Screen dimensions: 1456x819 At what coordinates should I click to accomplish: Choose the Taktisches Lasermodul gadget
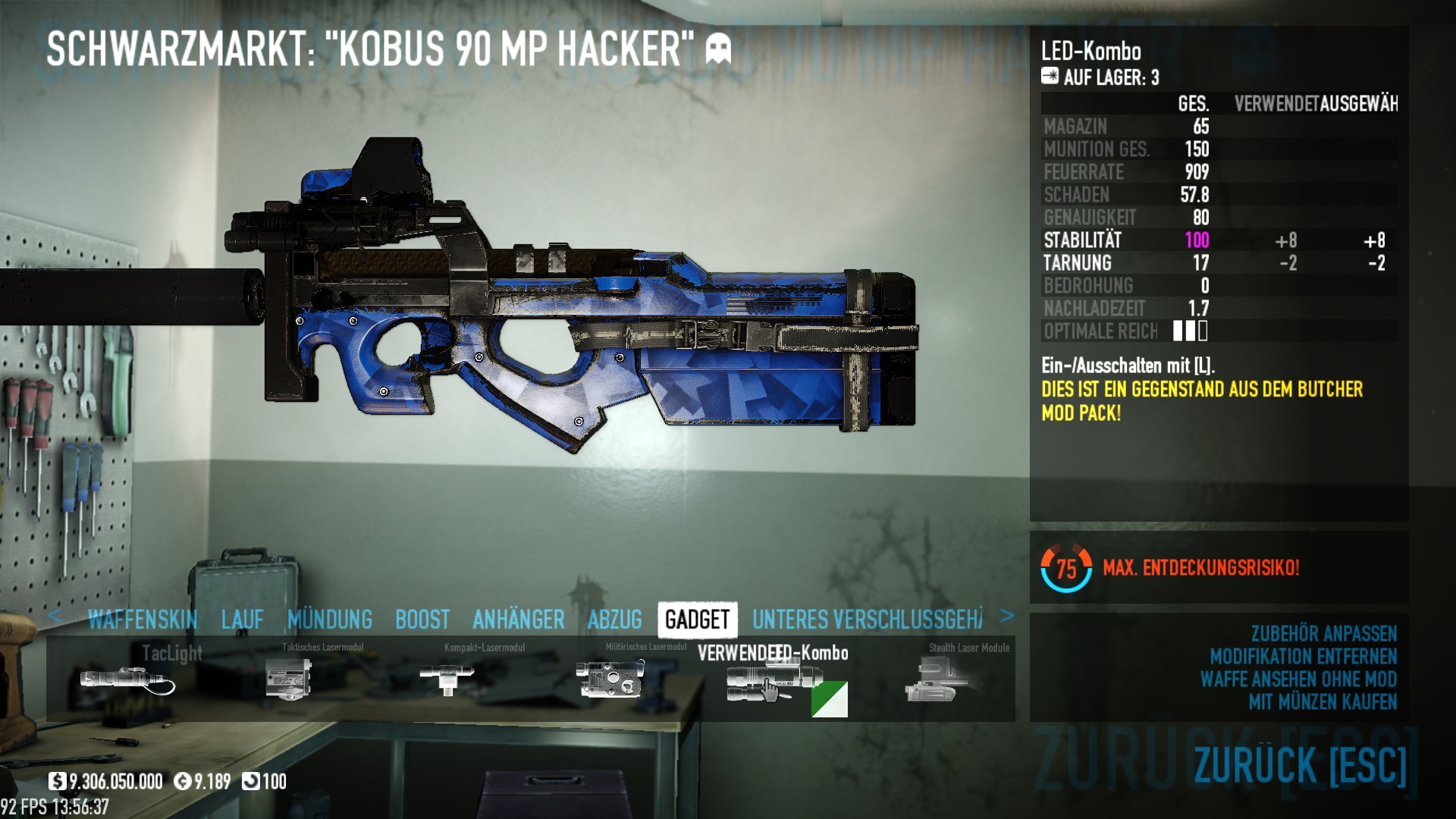(289, 679)
